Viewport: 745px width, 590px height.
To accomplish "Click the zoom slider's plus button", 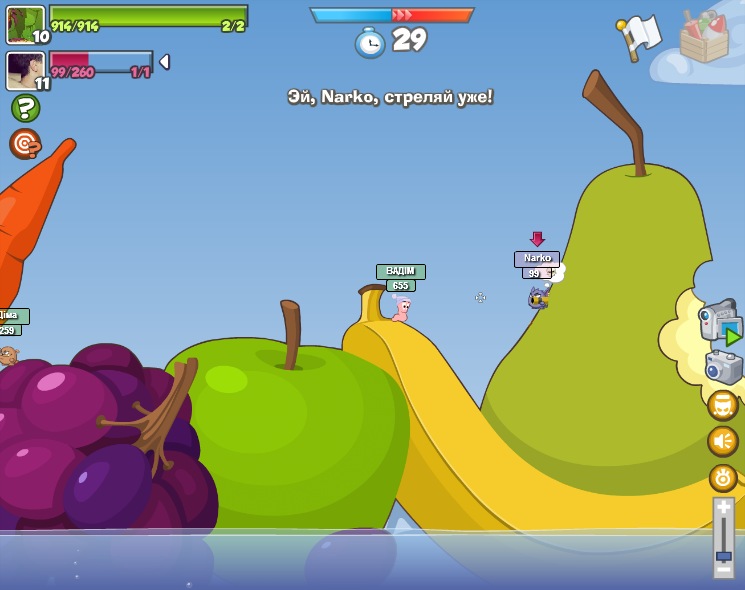I will pos(723,509).
